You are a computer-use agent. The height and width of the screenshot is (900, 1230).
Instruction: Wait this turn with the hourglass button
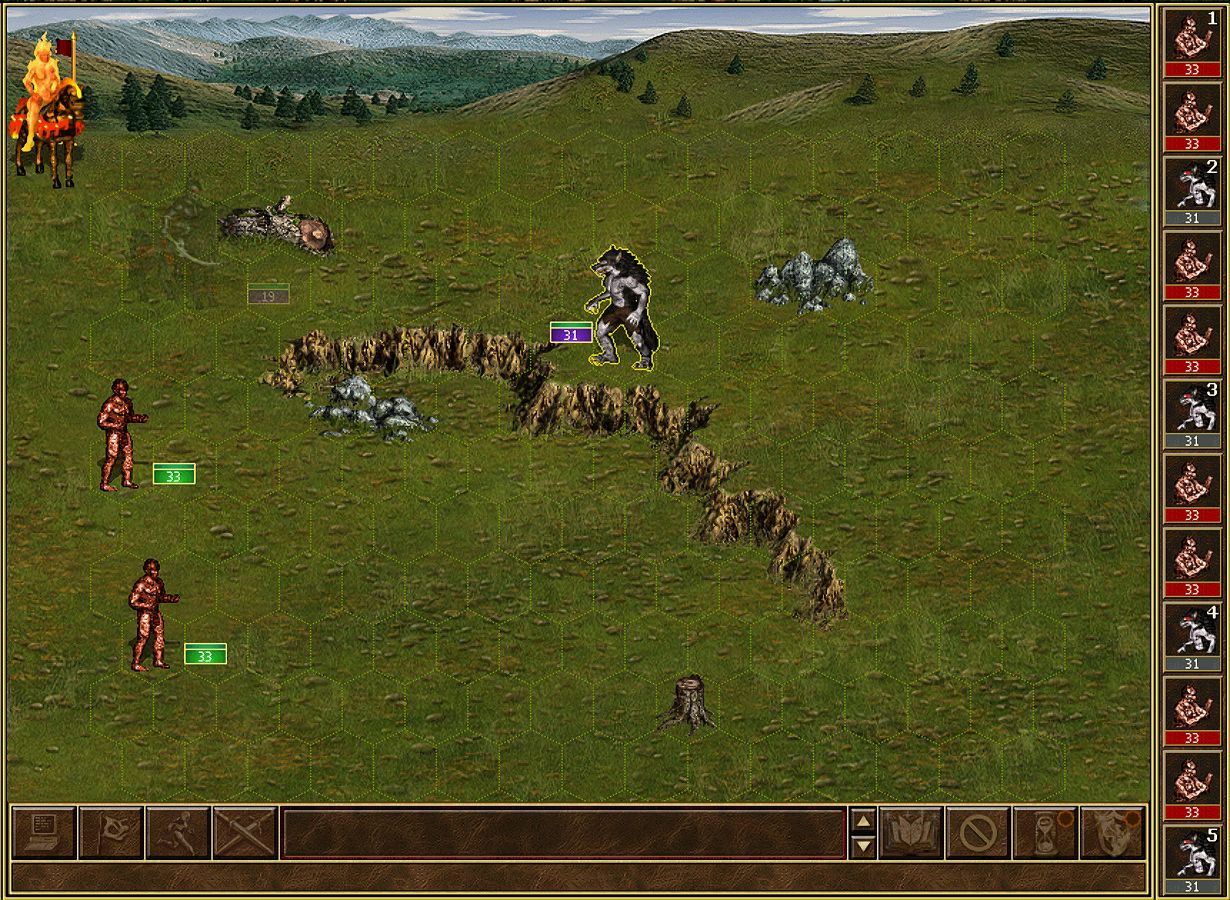pos(1044,832)
